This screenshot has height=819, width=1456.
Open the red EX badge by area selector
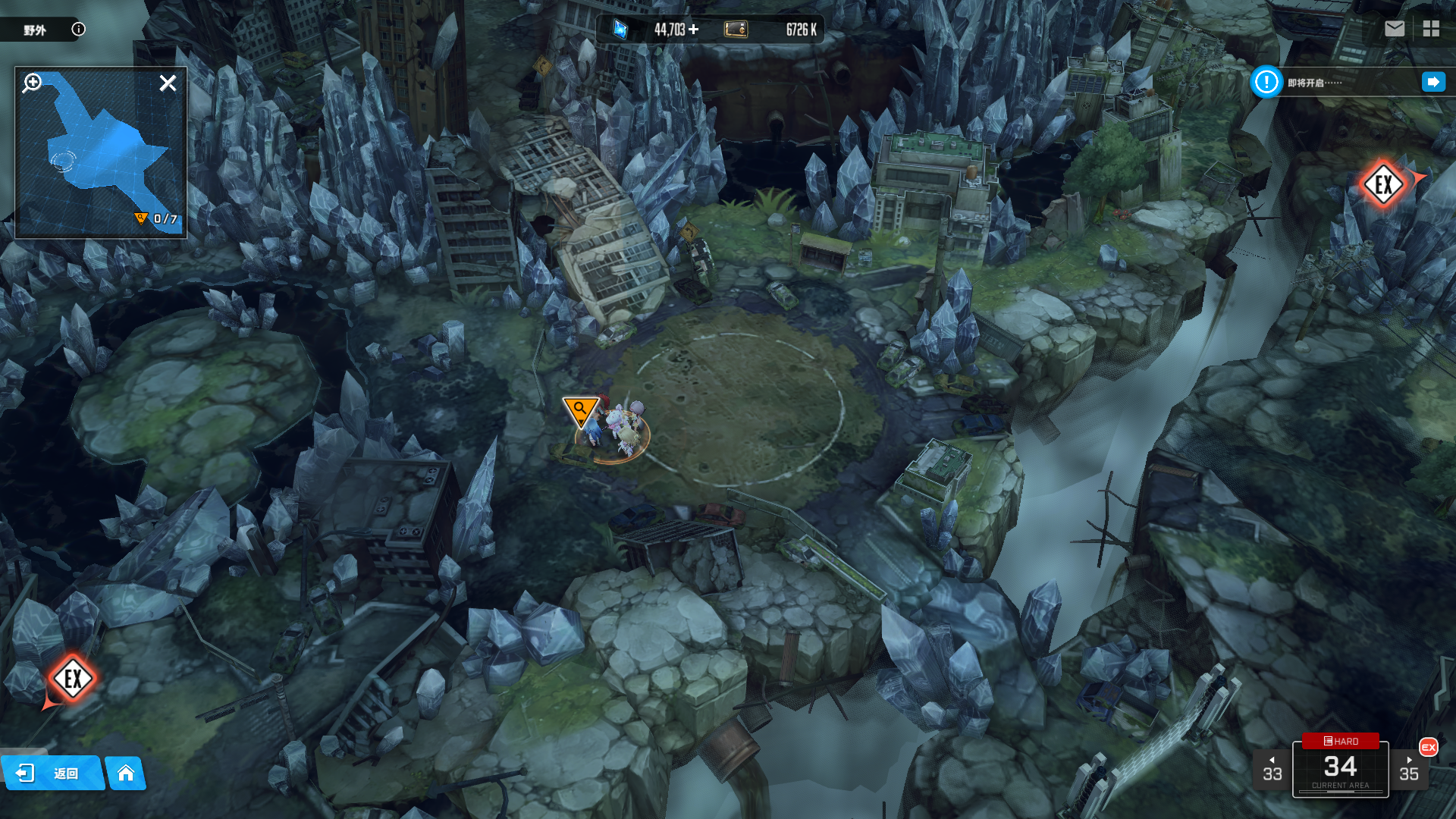[x=1428, y=747]
